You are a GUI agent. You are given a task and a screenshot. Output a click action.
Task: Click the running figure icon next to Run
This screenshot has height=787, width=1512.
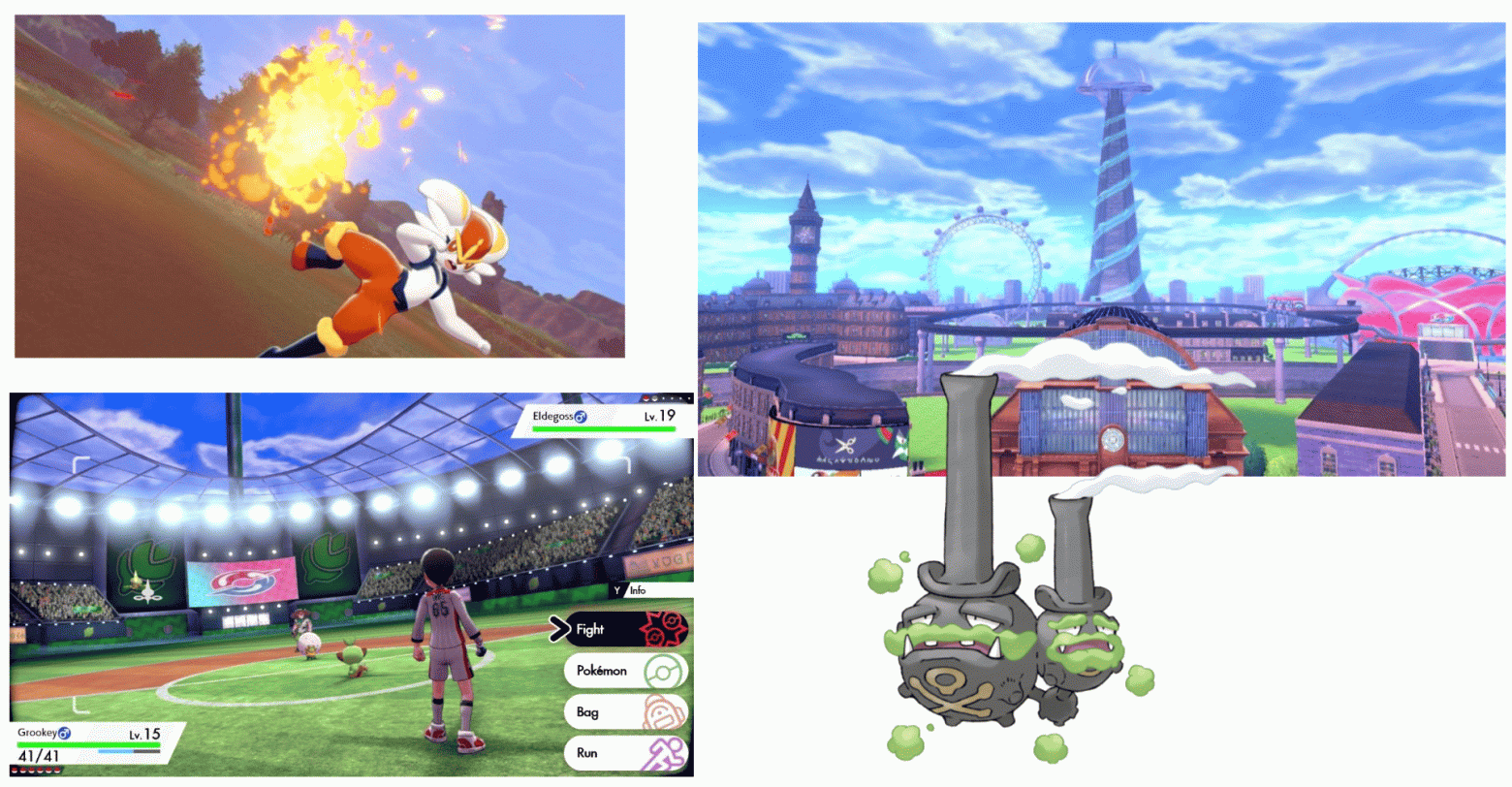click(665, 753)
